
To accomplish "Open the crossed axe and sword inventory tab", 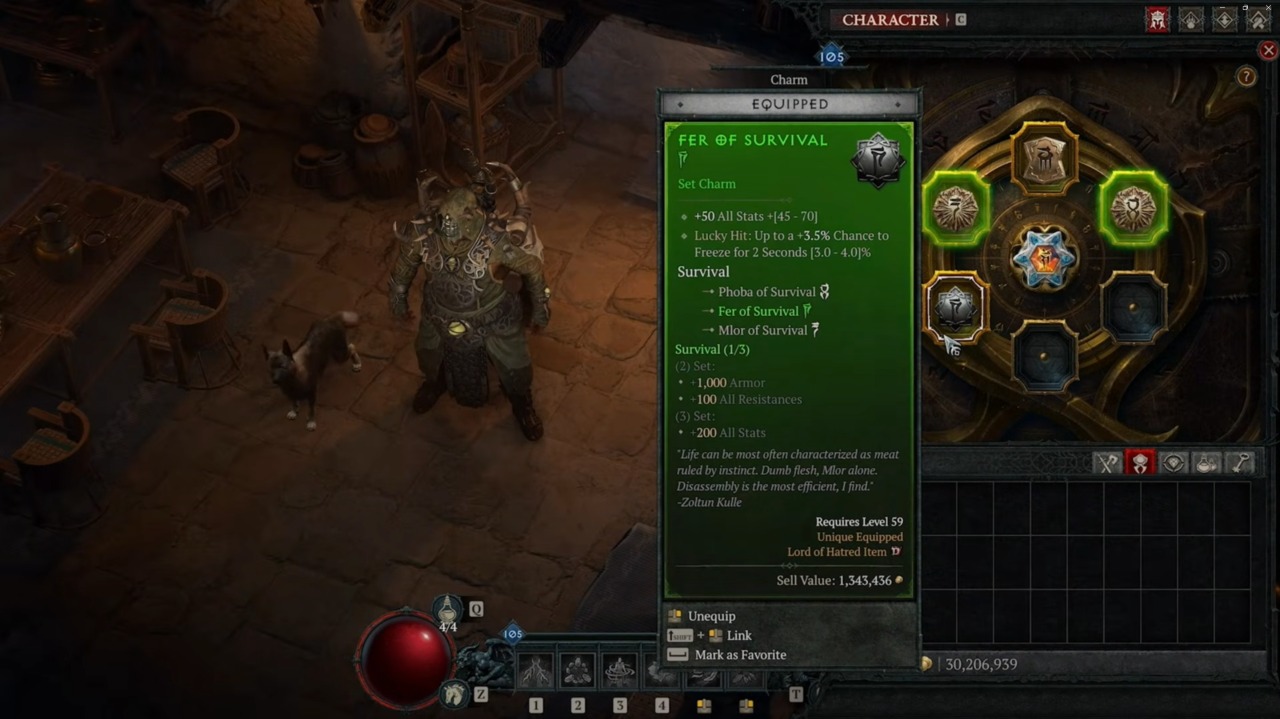I will click(x=1107, y=463).
